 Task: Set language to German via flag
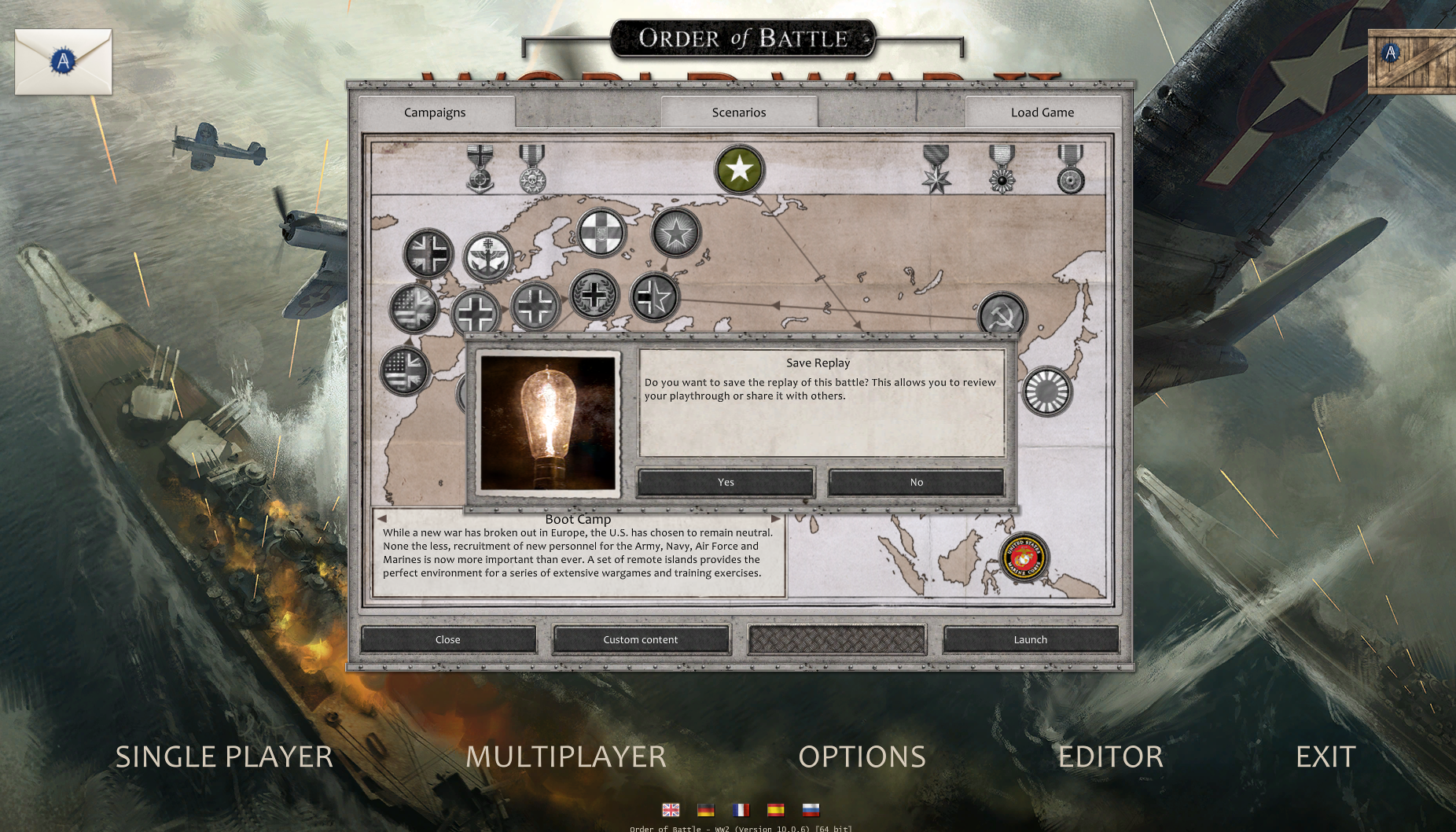tap(705, 809)
